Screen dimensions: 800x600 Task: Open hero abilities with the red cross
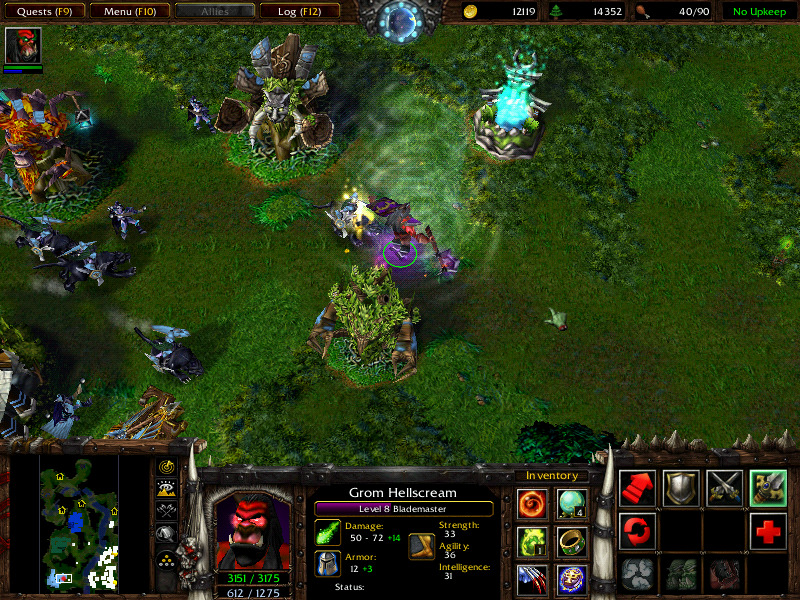(769, 532)
